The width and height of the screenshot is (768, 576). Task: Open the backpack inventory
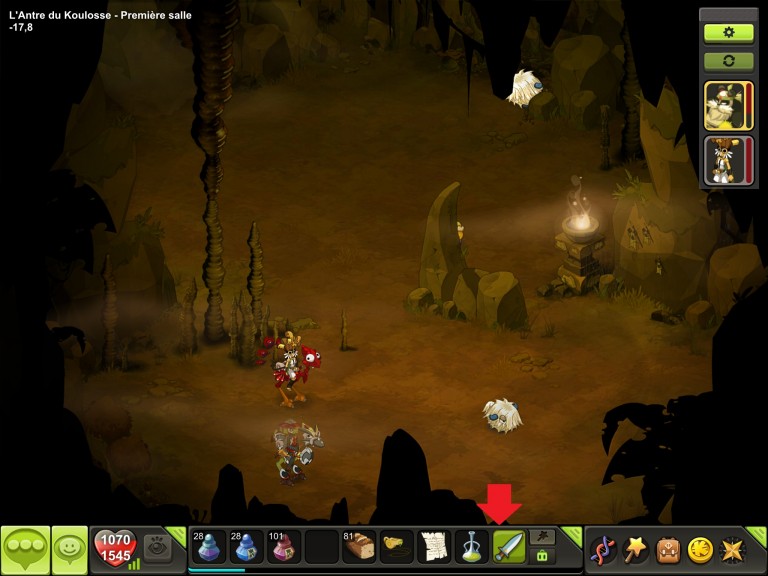[668, 549]
